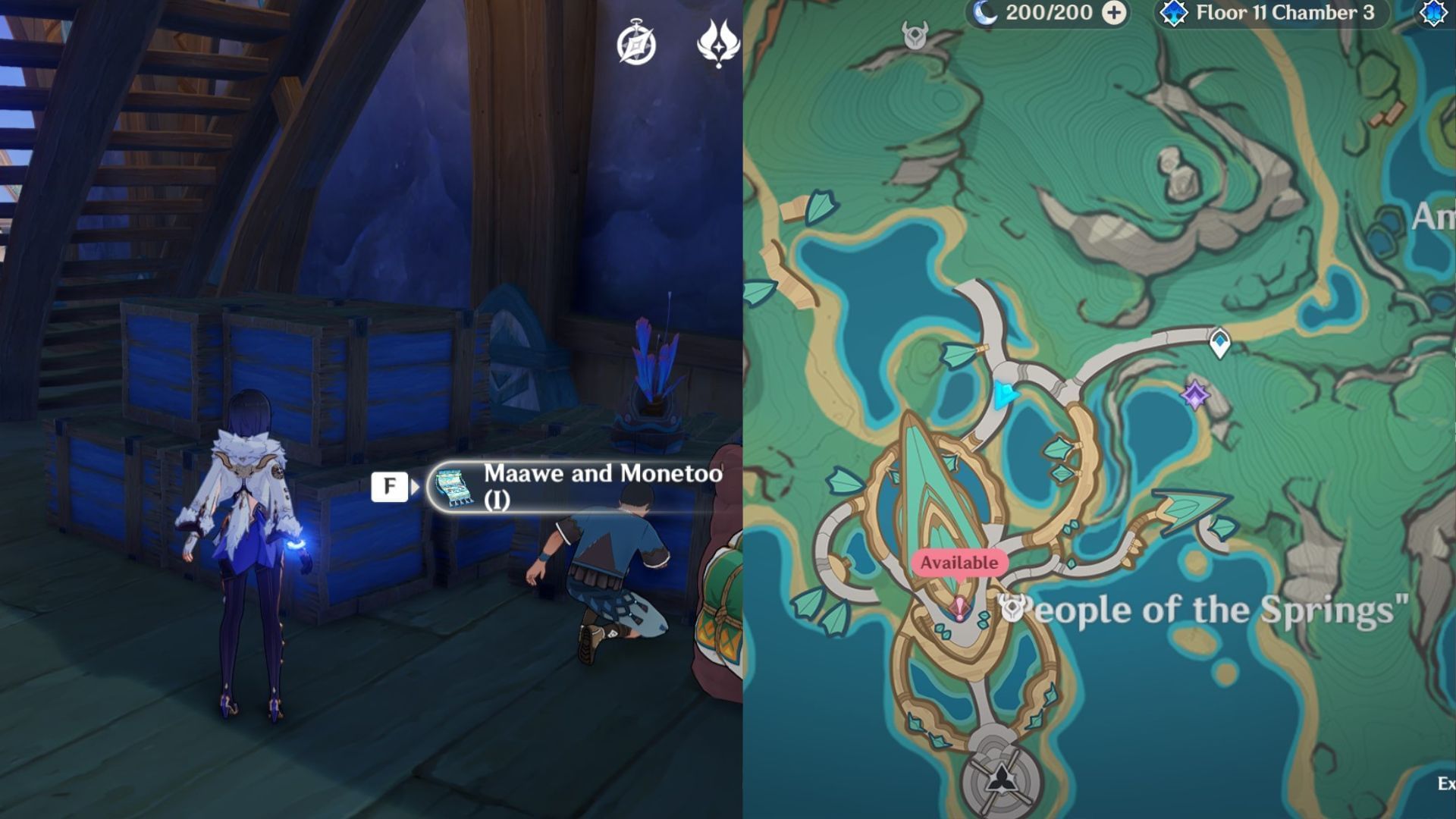Click the F interact key prompt
The height and width of the screenshot is (819, 1456).
coord(389,485)
